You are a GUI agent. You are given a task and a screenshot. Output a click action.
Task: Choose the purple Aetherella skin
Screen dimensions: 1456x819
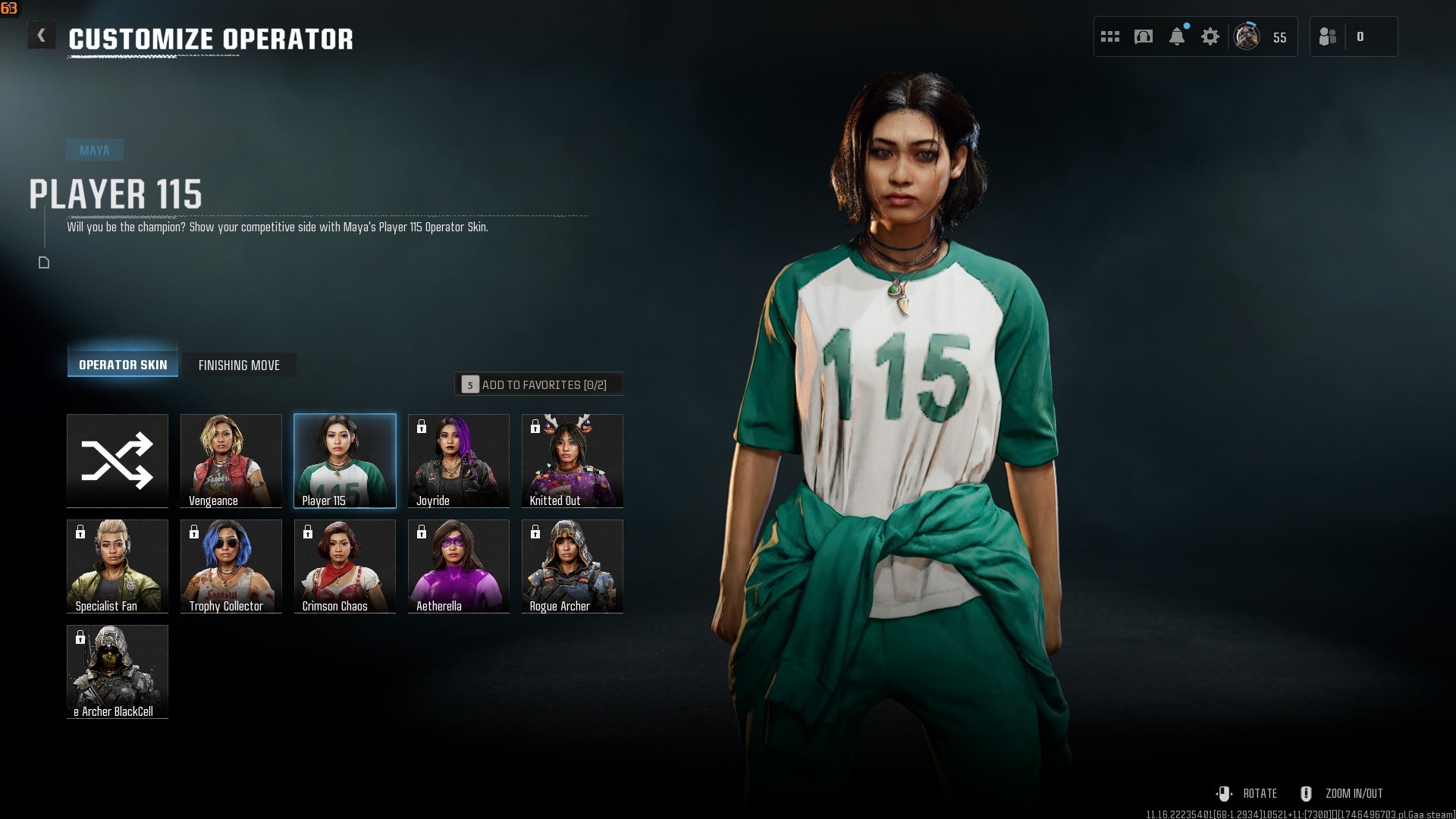click(459, 566)
